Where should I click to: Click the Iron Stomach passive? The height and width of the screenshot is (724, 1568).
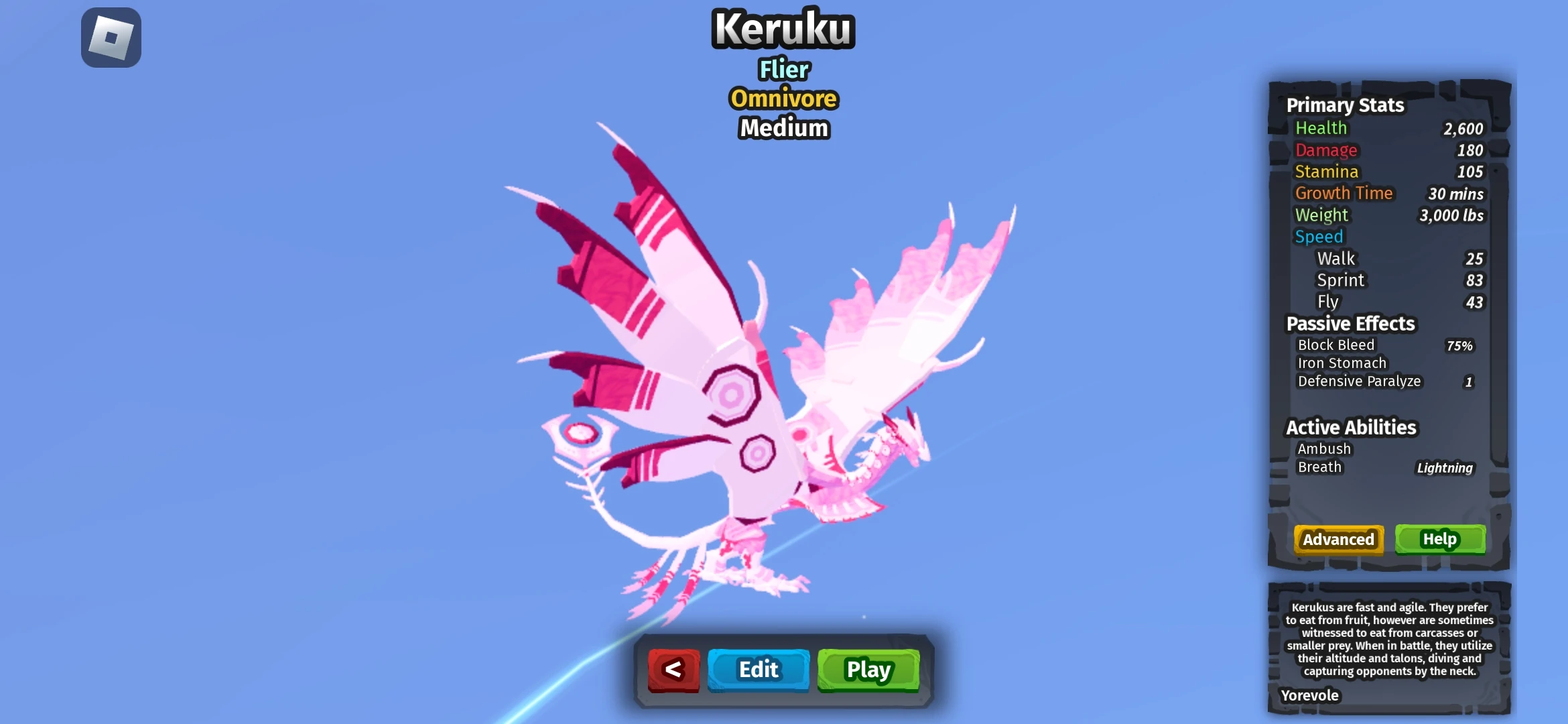coord(1341,363)
